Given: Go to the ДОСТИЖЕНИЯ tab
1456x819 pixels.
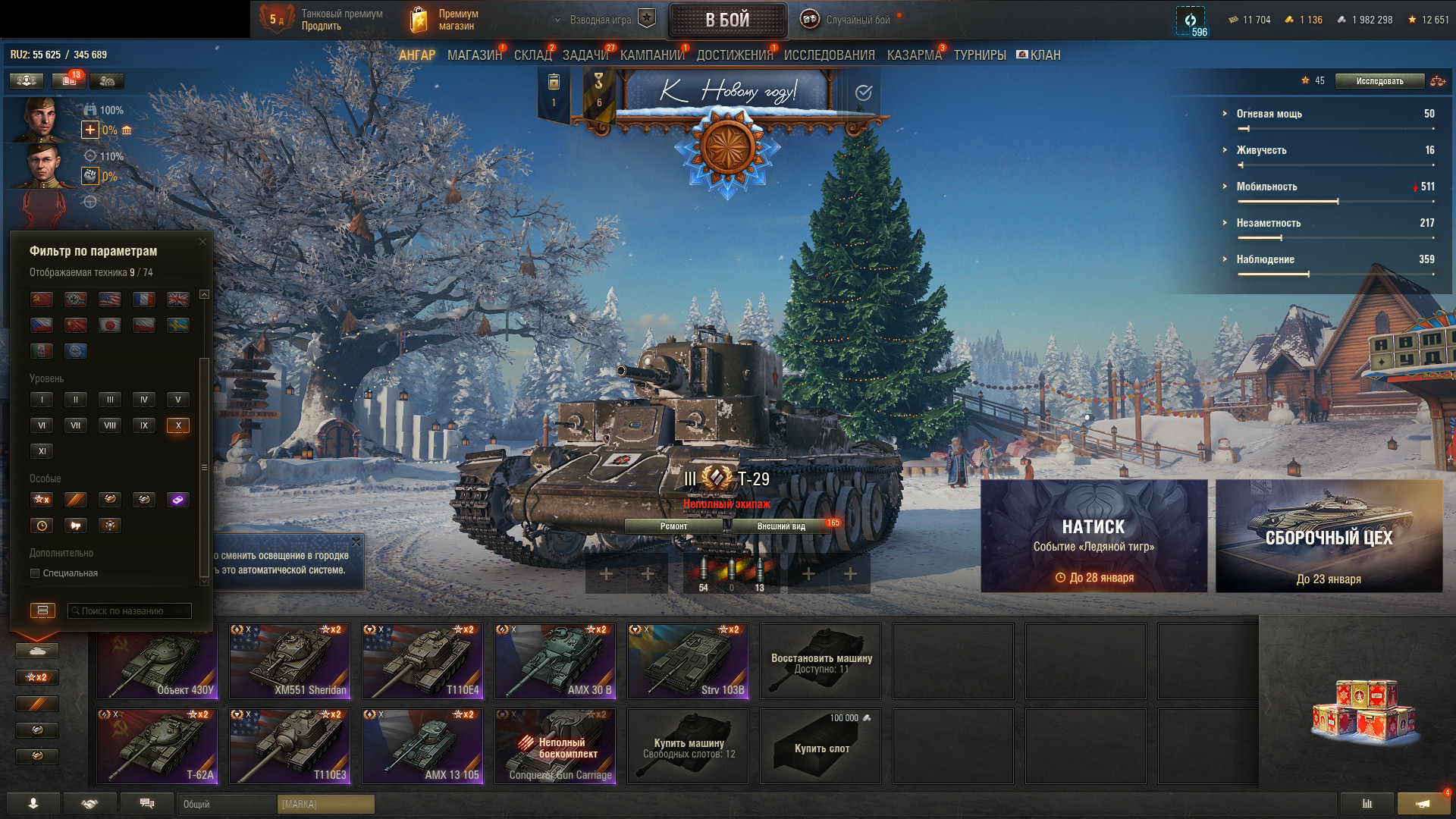Looking at the screenshot, I should 734,55.
